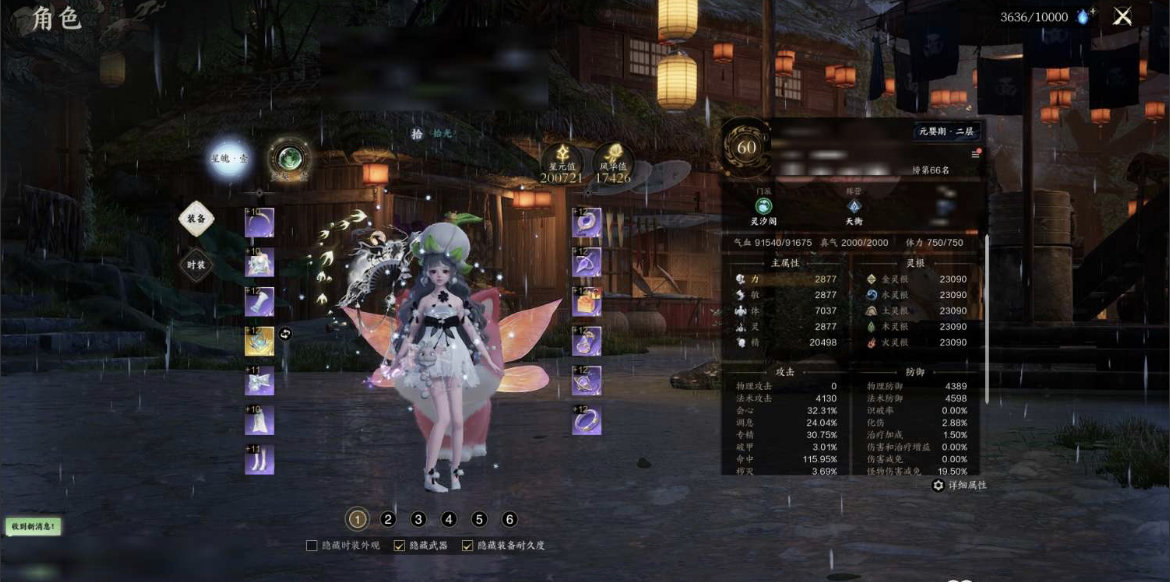Select the gold highlighted equipment slot
Viewport: 1170px width, 582px height.
coord(259,341)
